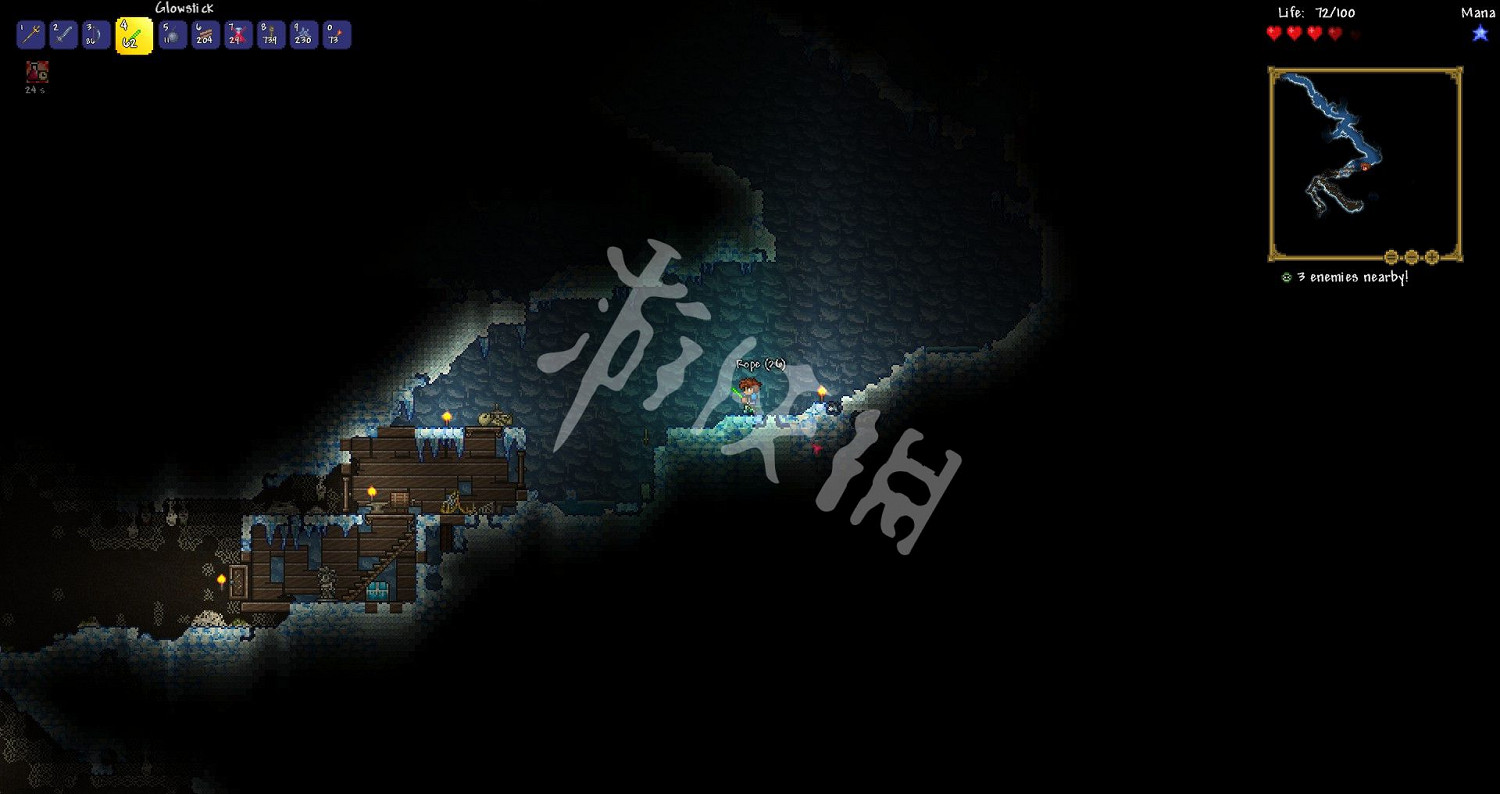Select the rope coils in slot 9
Image resolution: width=1500 pixels, height=794 pixels.
tap(303, 34)
